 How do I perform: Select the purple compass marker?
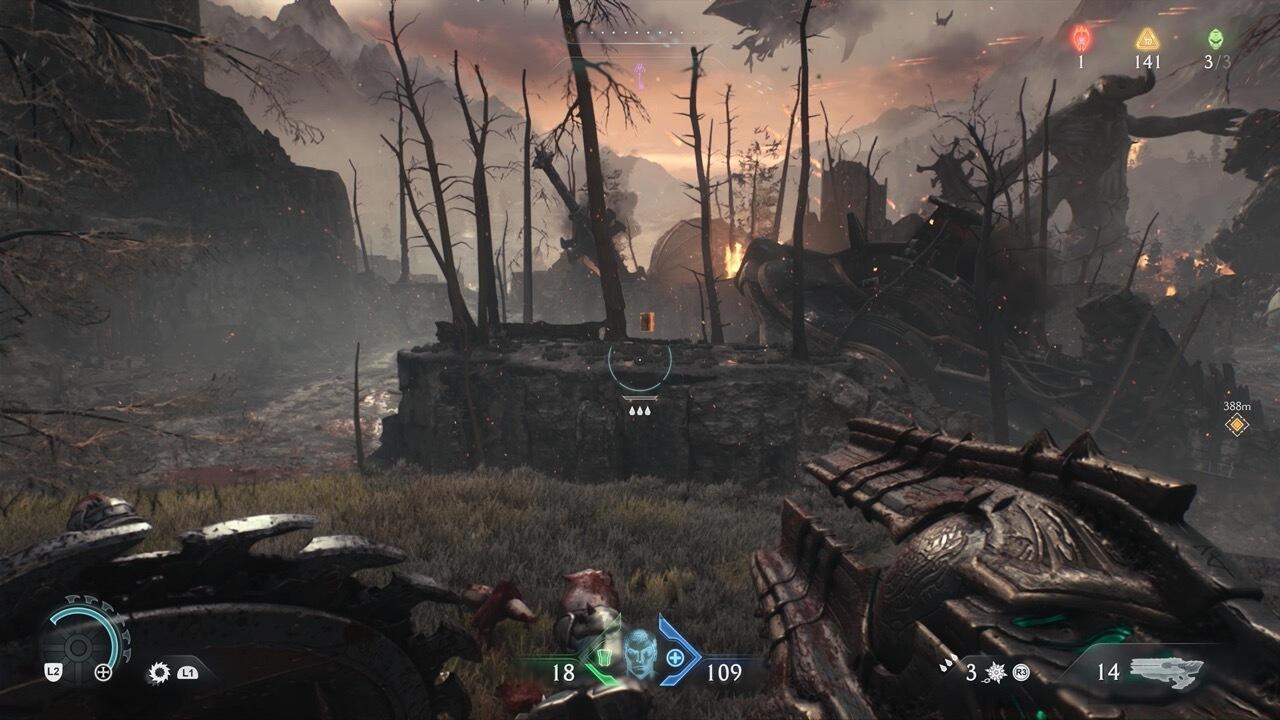[x=640, y=73]
